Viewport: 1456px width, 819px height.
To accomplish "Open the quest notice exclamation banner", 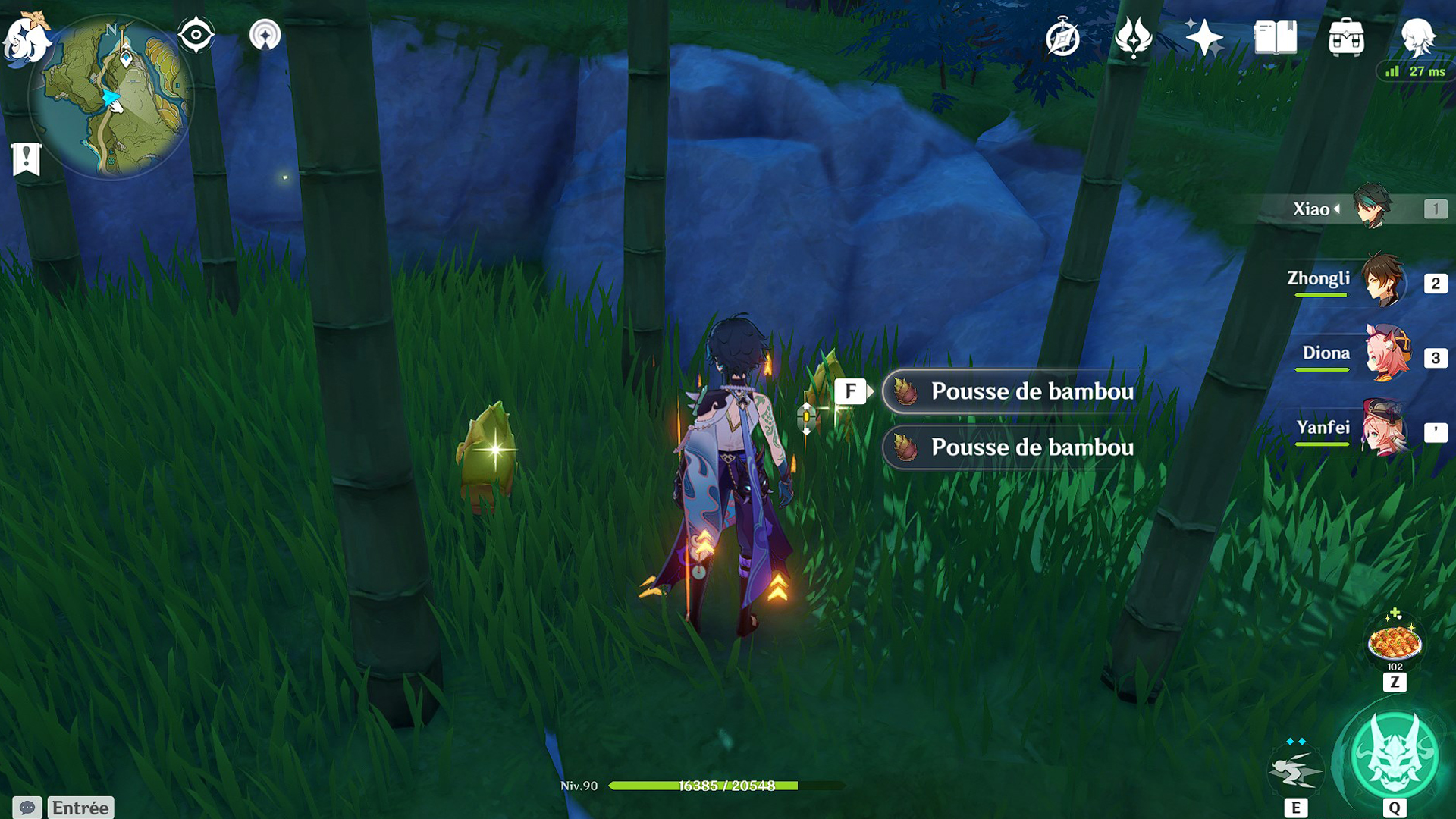I will 27,157.
